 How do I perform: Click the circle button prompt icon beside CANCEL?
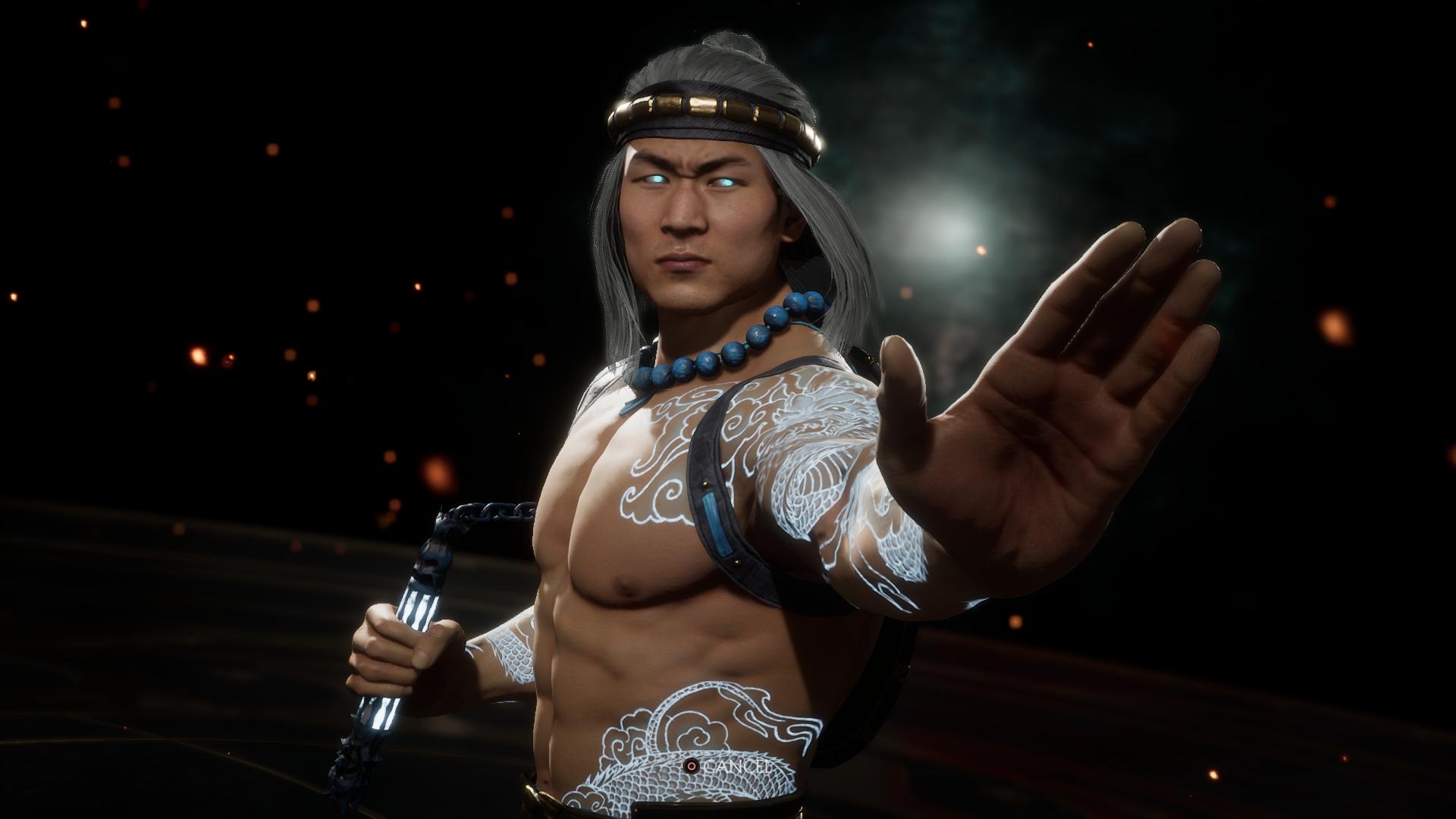(x=692, y=767)
